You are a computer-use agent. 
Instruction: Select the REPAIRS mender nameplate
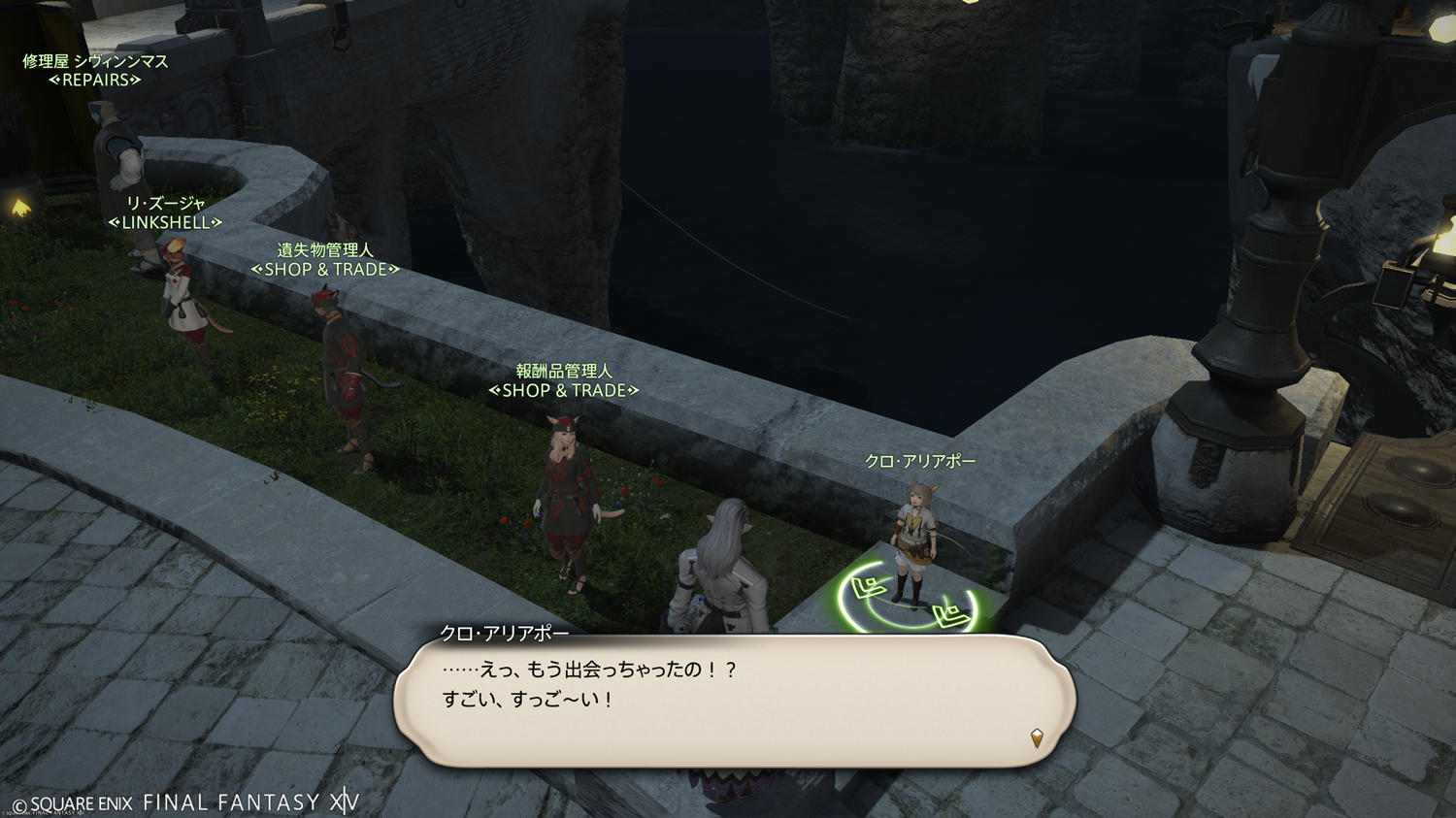(x=95, y=71)
